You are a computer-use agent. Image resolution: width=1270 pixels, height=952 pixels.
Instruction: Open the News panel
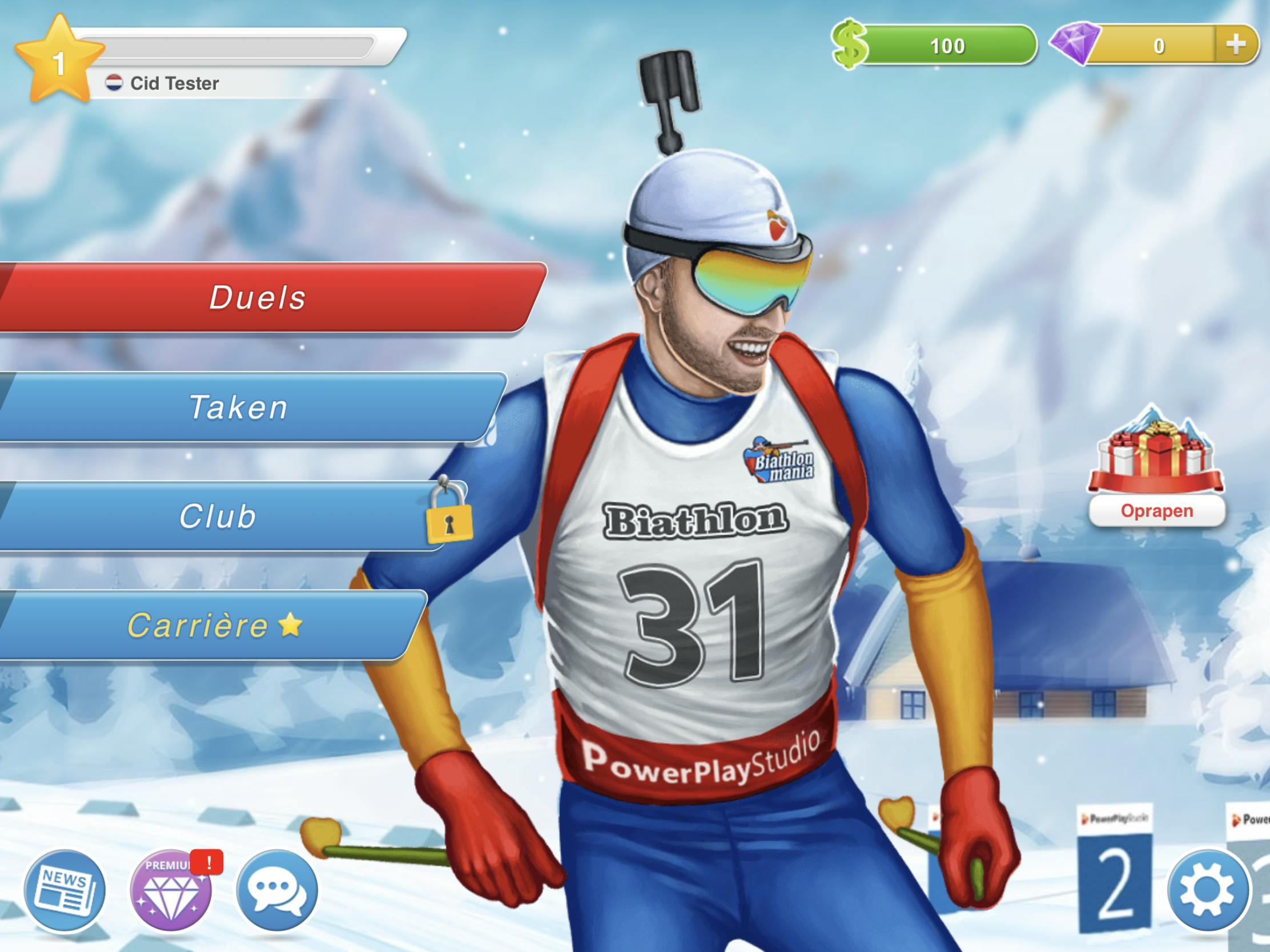[65, 891]
